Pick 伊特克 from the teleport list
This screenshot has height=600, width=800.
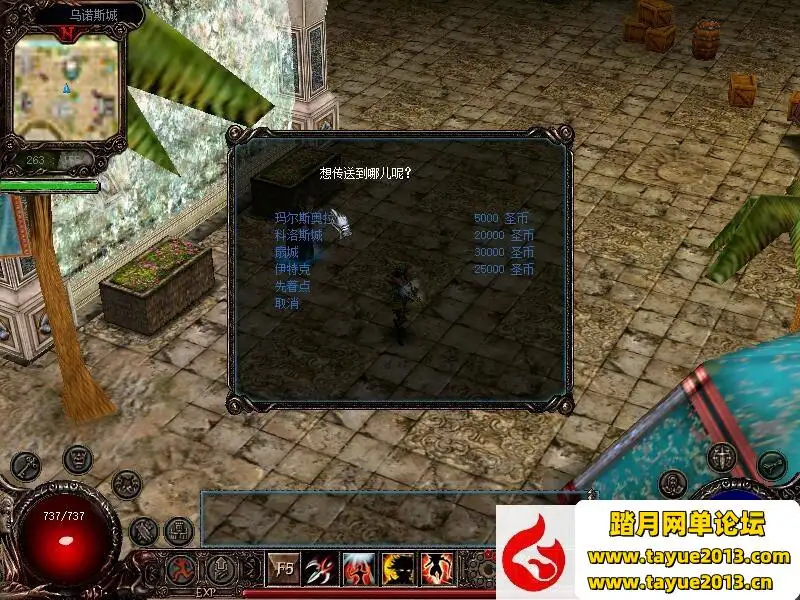click(292, 269)
